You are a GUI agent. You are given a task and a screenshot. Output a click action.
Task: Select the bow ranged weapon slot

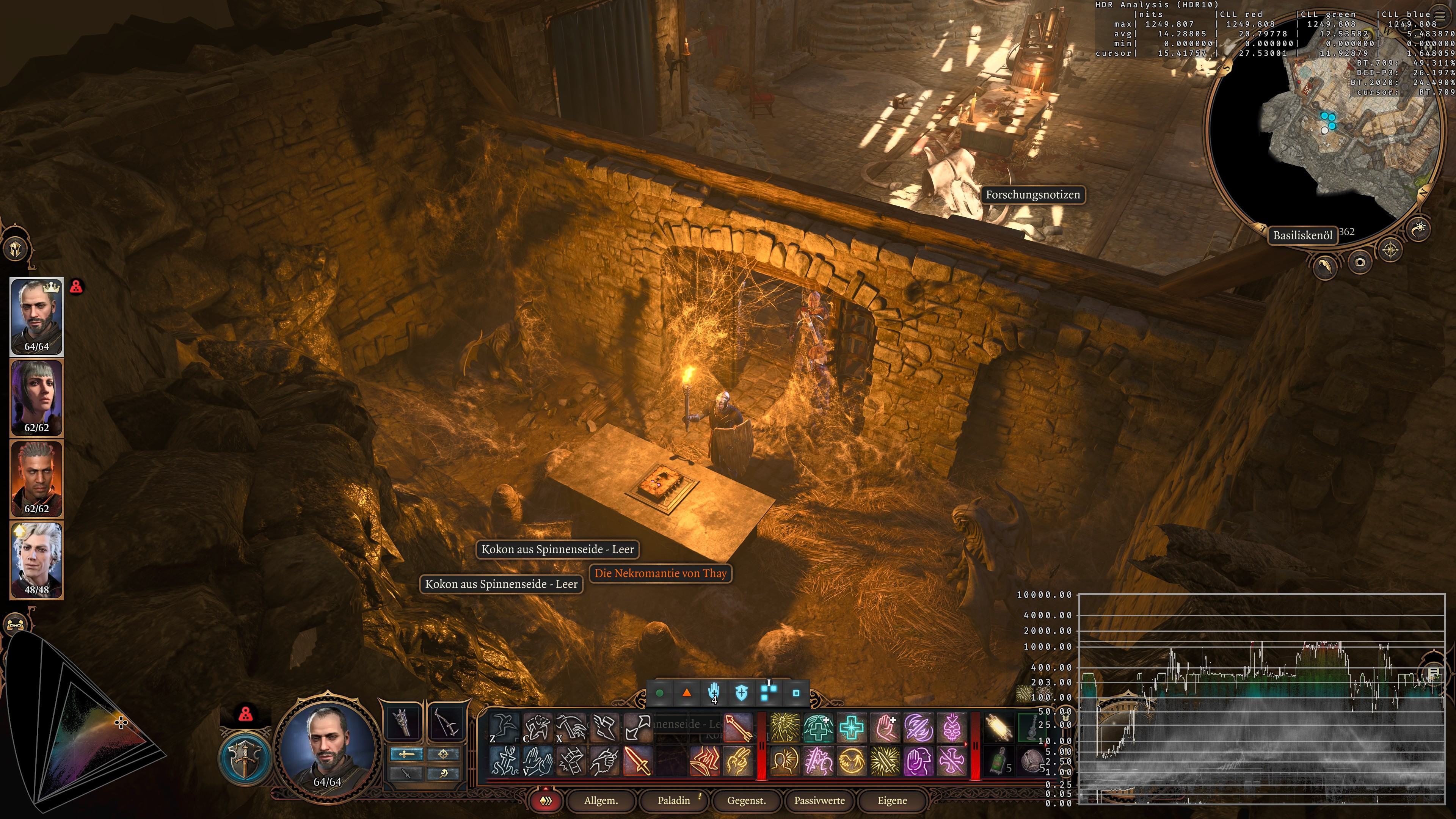(446, 722)
